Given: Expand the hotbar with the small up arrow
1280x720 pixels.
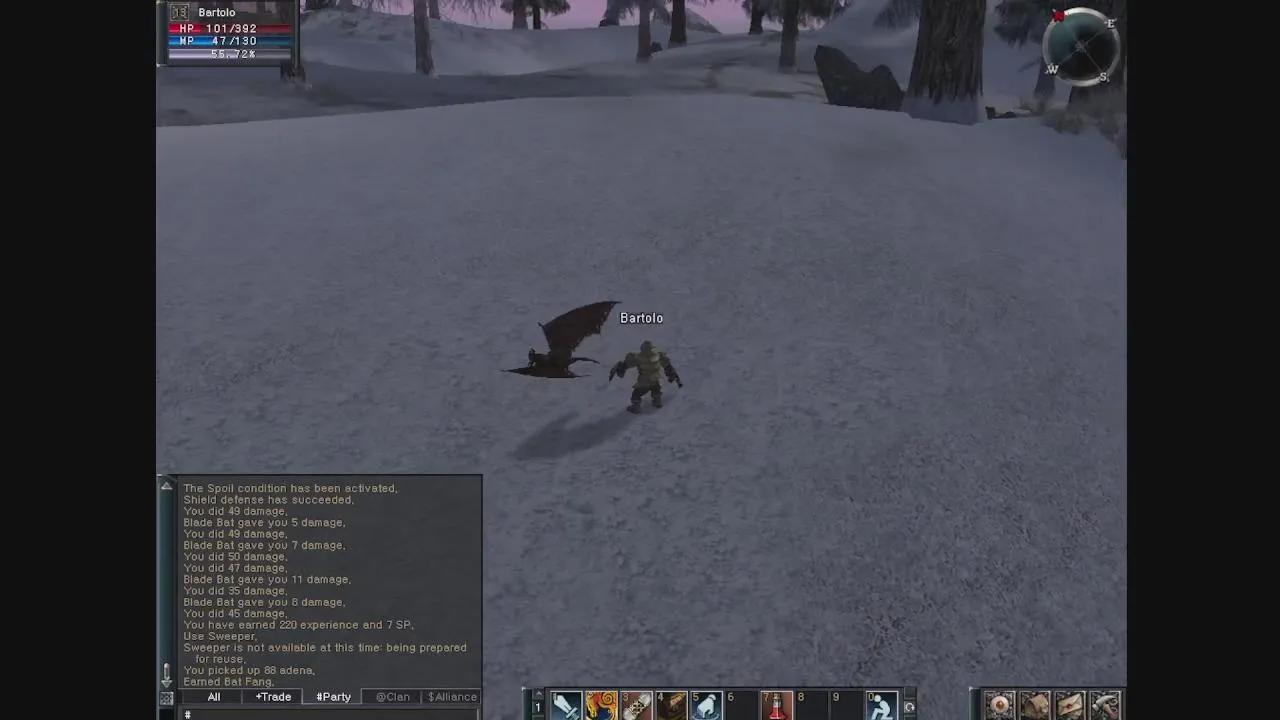Looking at the screenshot, I should 537,691.
